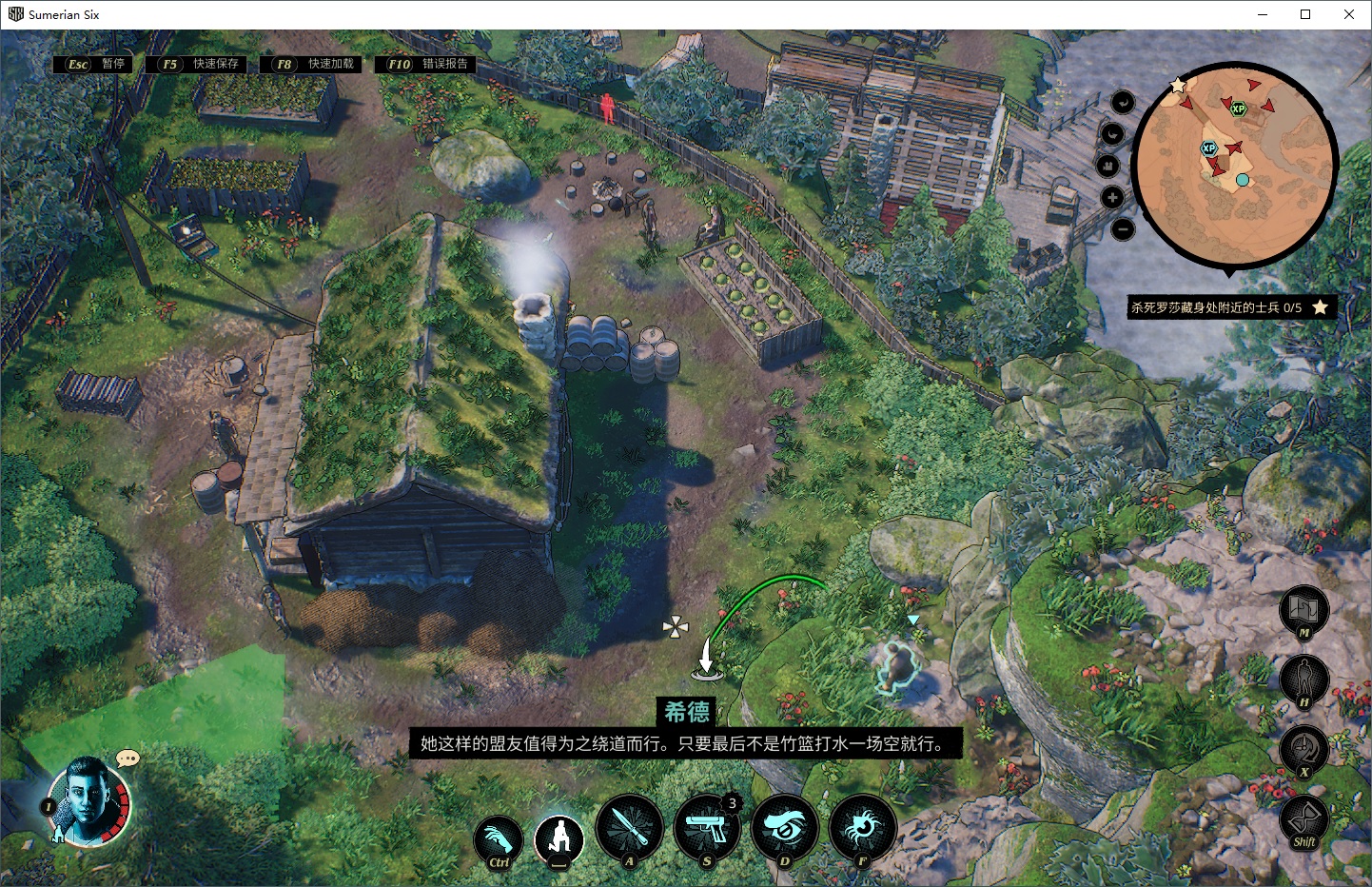Open the folded map icon
Viewport: 1372px width, 887px height.
pos(1303,608)
